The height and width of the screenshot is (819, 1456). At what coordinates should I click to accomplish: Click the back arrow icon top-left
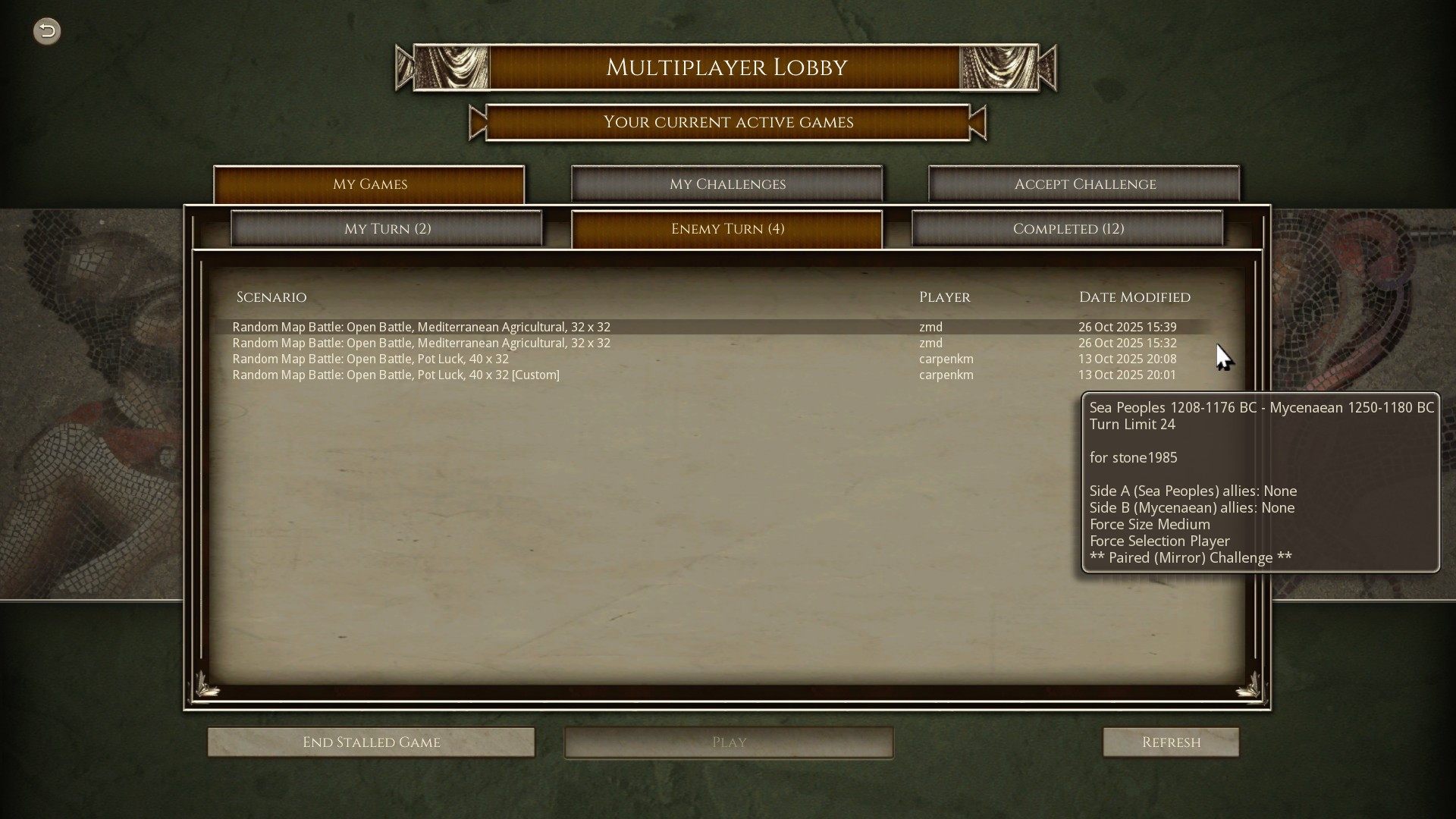coord(46,31)
